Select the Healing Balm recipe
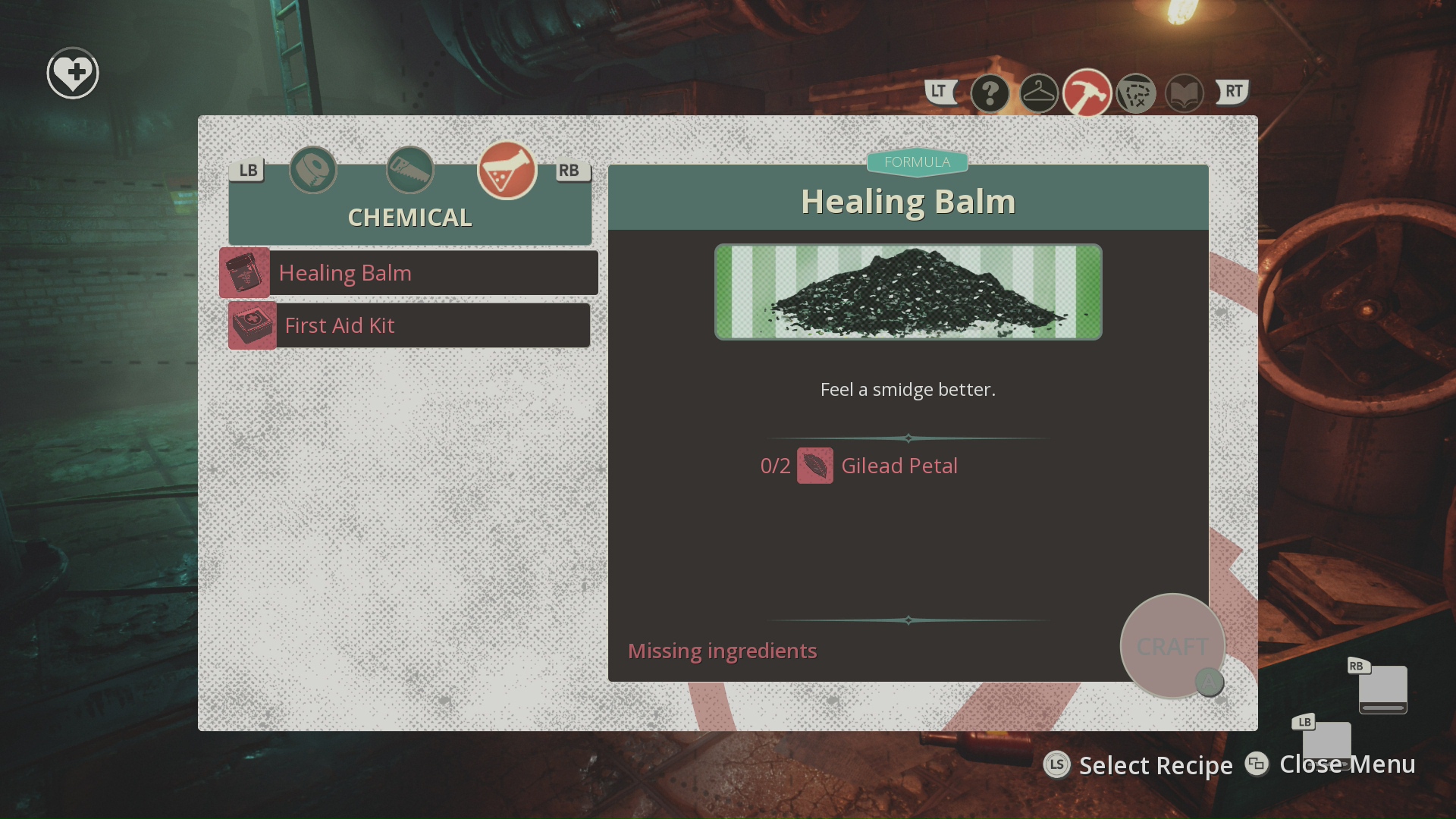1456x819 pixels. (x=409, y=273)
